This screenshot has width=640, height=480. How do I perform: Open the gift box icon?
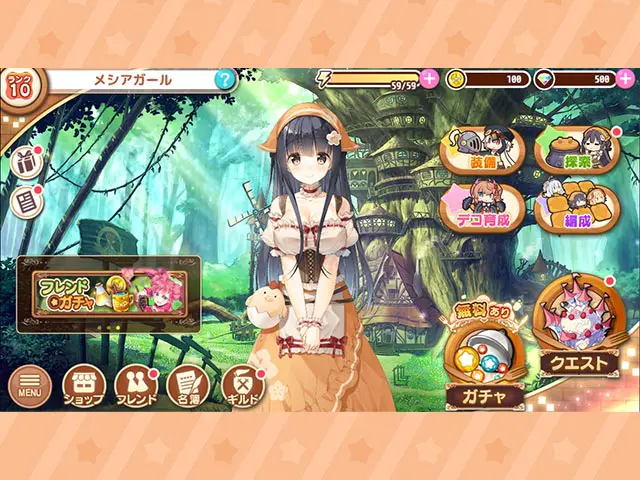tap(24, 160)
